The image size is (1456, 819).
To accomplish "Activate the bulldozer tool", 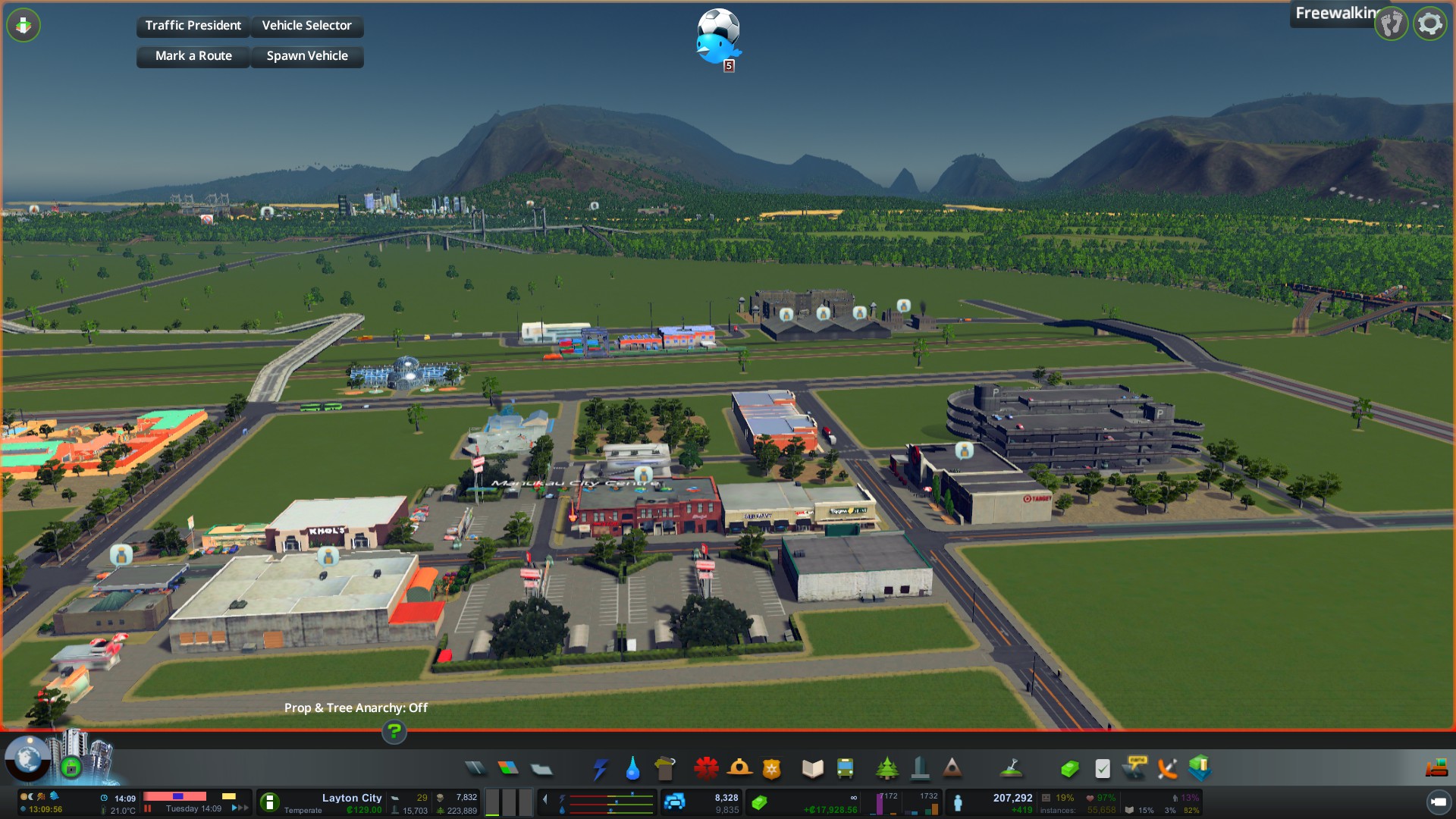I will click(x=1436, y=769).
